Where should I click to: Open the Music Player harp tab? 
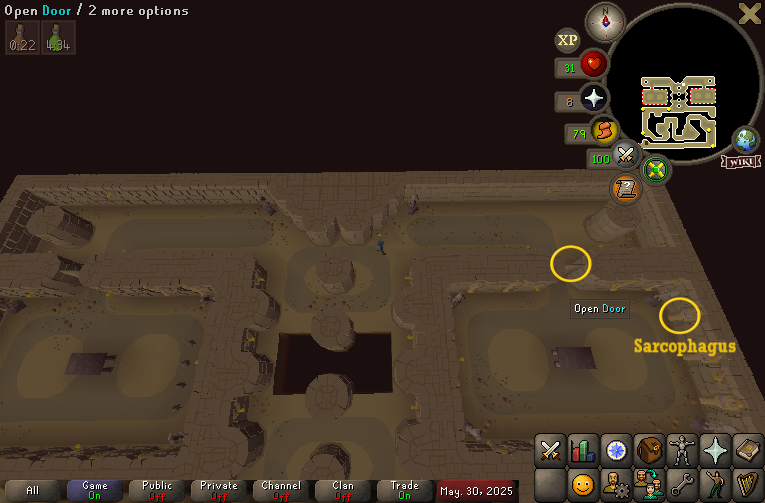(x=748, y=486)
